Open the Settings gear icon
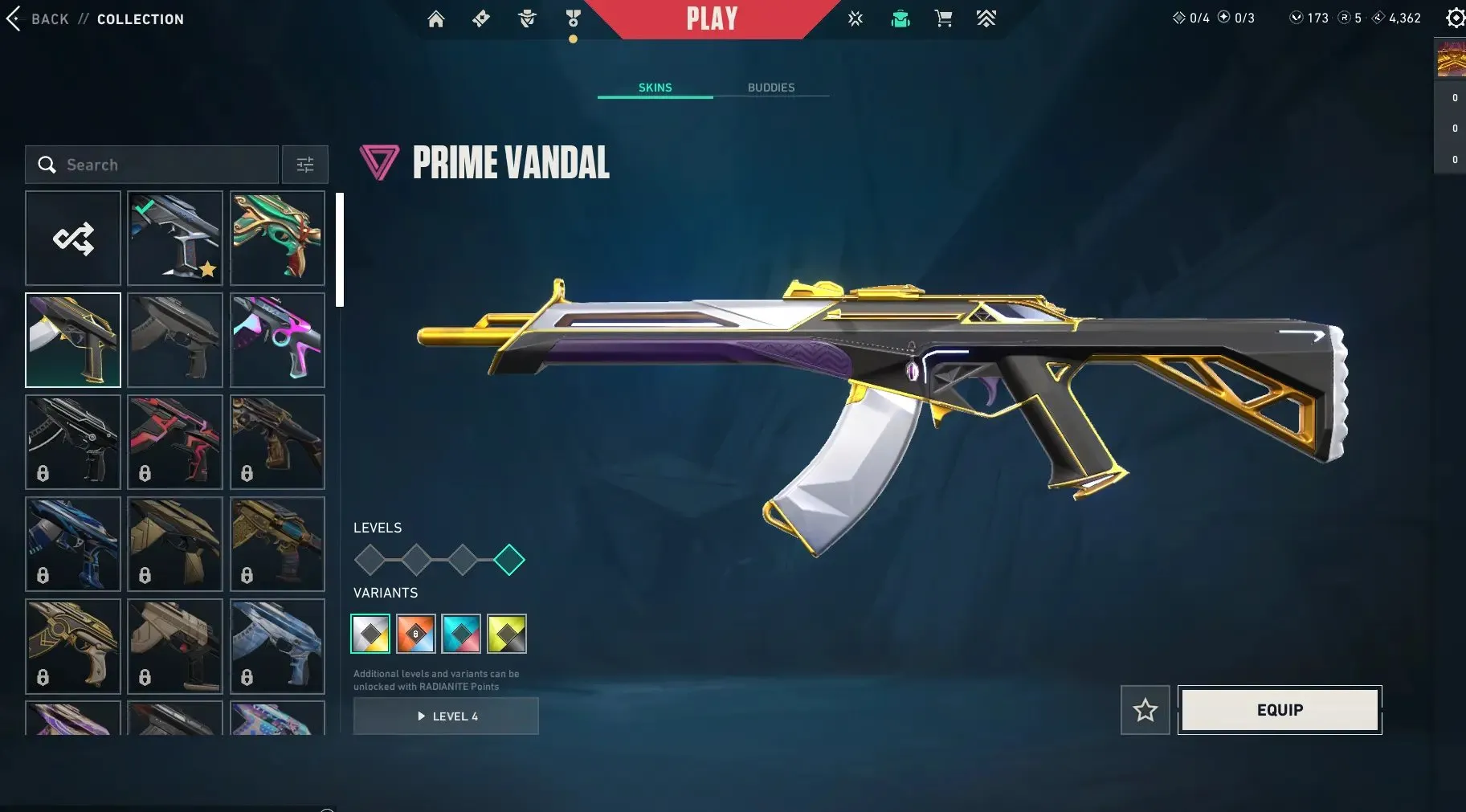 pyautogui.click(x=1456, y=18)
